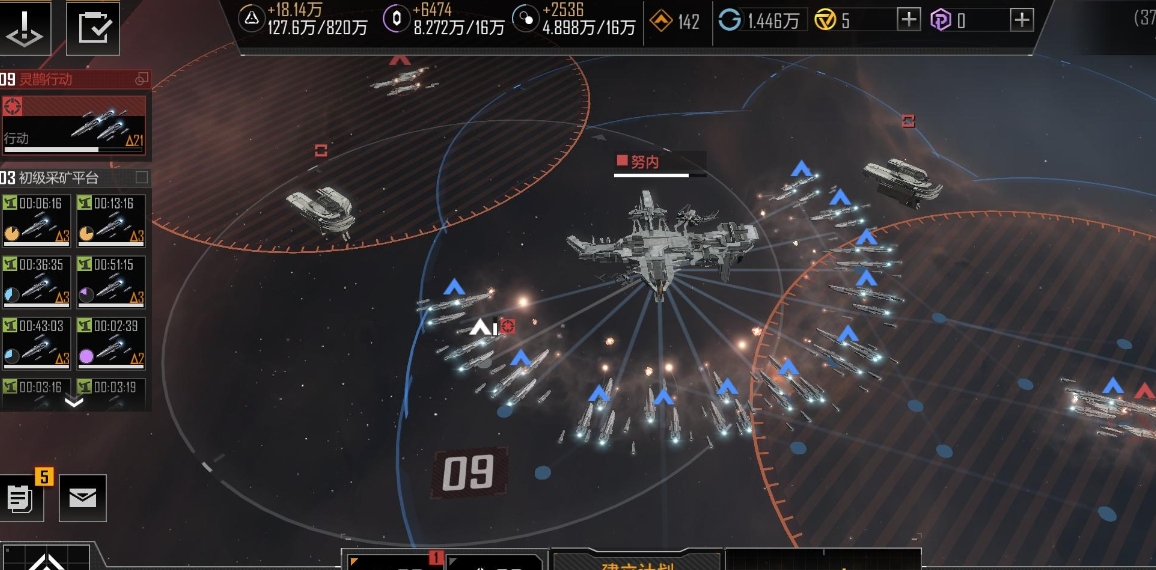
Task: Add more purple P currency
Action: (x=1021, y=19)
